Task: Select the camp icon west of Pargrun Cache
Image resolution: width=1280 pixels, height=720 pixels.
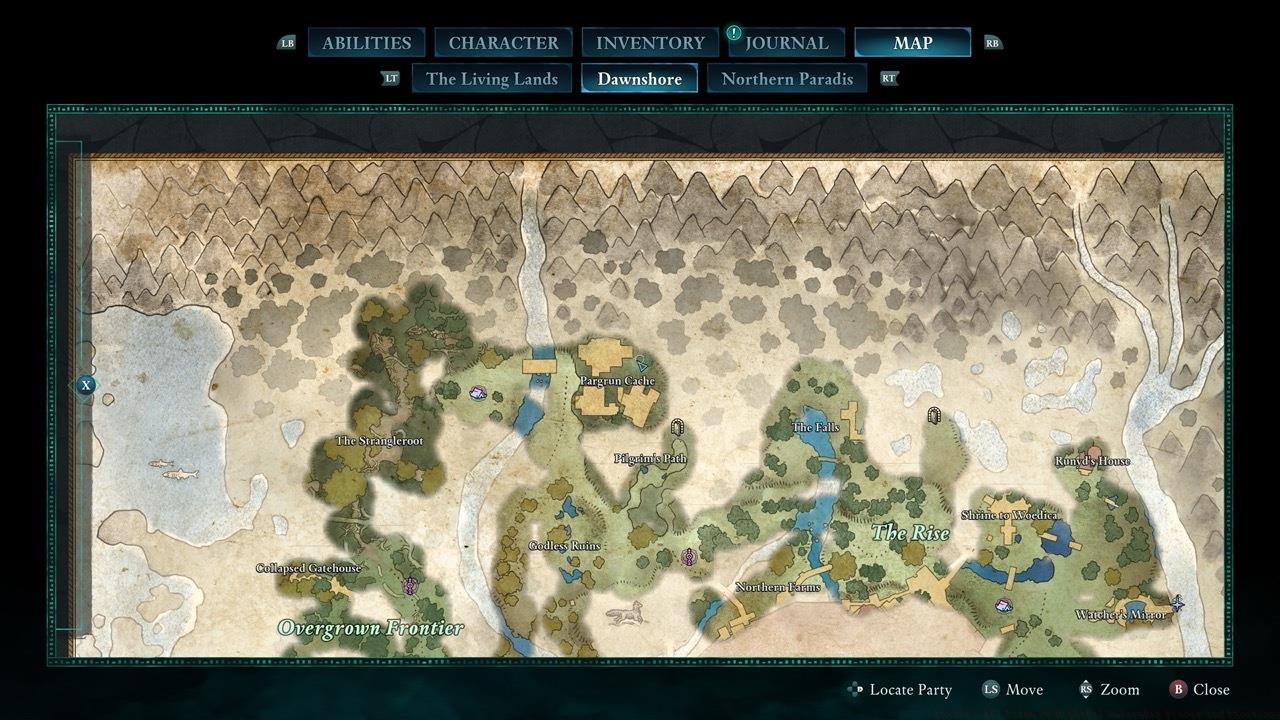Action: pos(477,393)
